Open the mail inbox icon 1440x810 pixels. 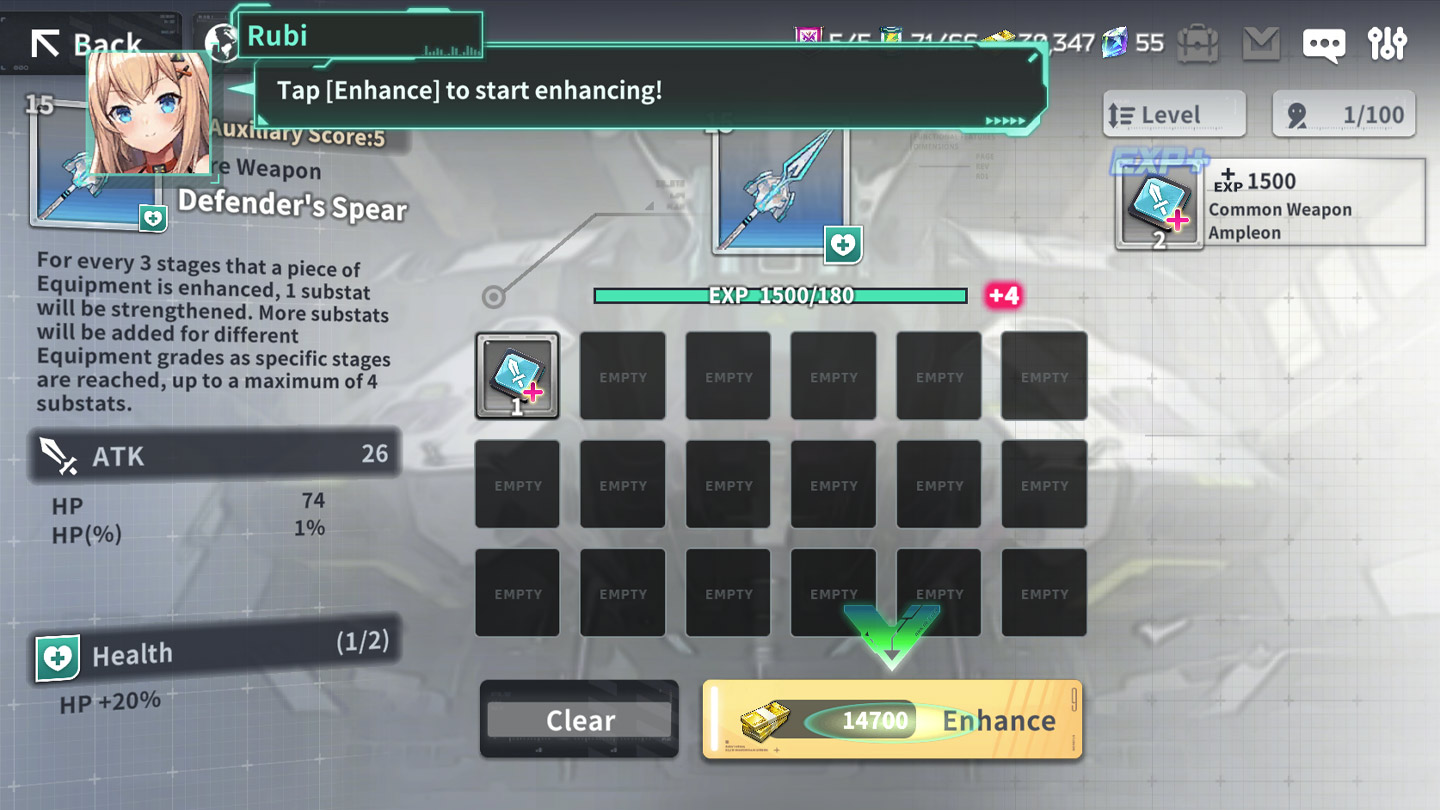1260,43
